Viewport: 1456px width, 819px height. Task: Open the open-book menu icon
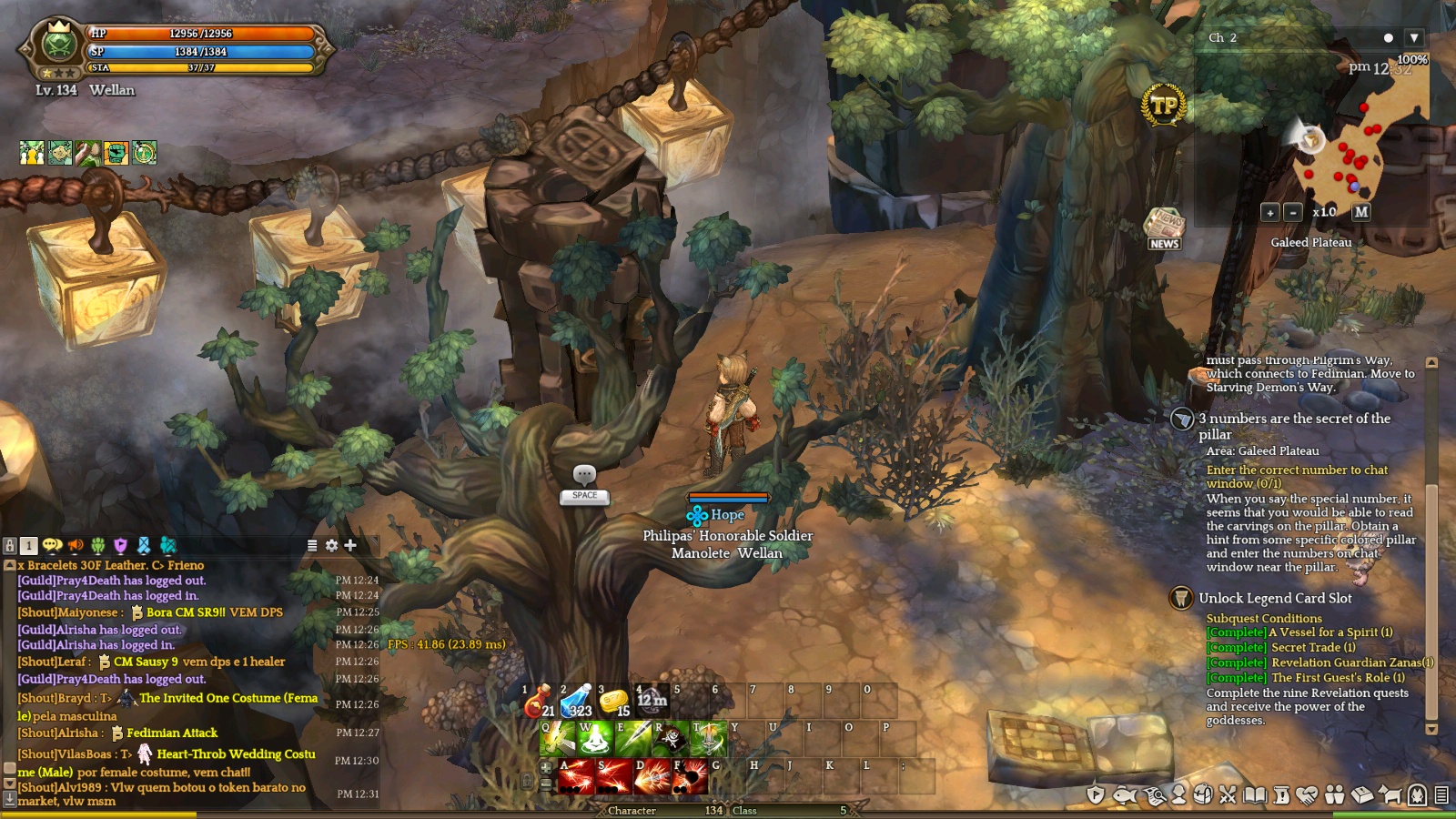tap(1255, 795)
